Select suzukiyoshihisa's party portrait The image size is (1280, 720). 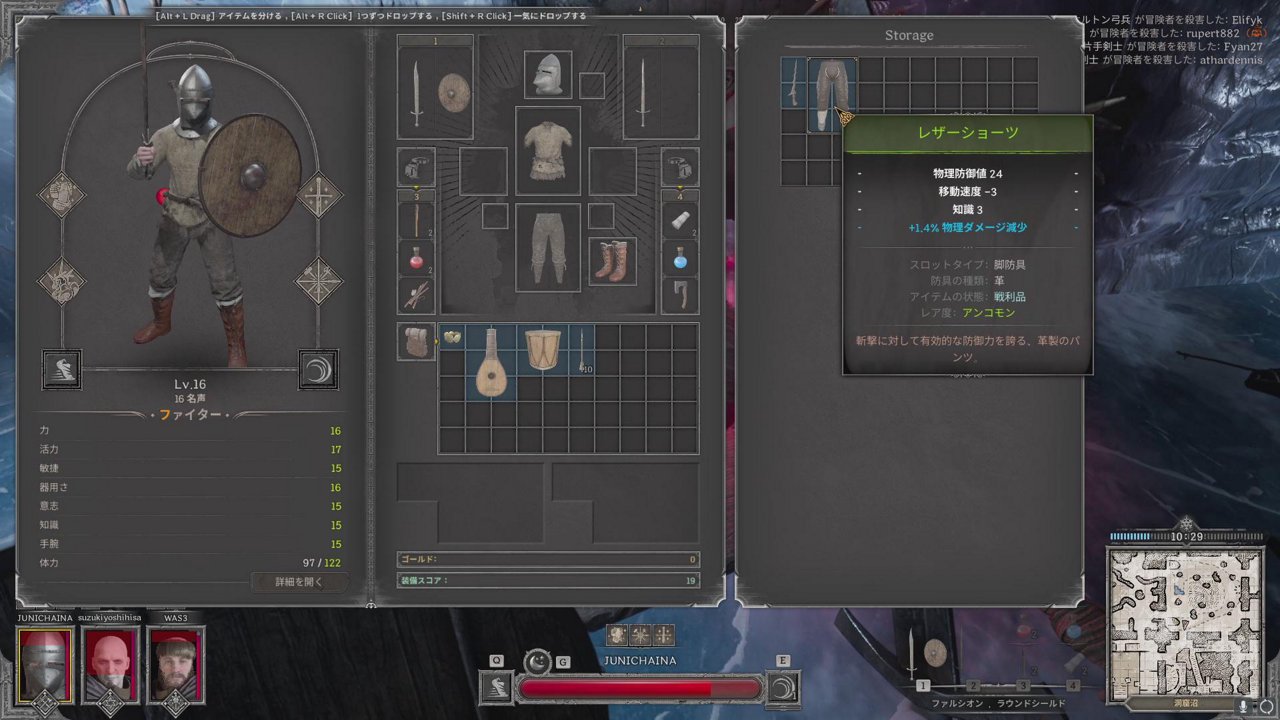point(111,665)
